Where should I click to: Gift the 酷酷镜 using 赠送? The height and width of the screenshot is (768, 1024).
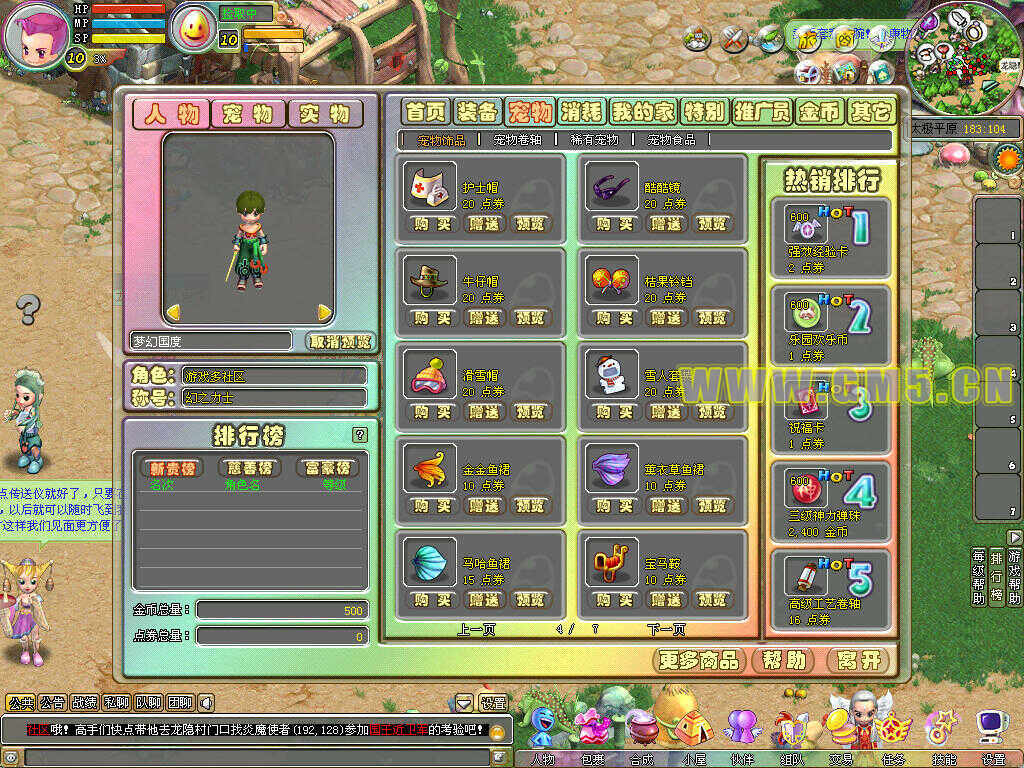coord(666,224)
